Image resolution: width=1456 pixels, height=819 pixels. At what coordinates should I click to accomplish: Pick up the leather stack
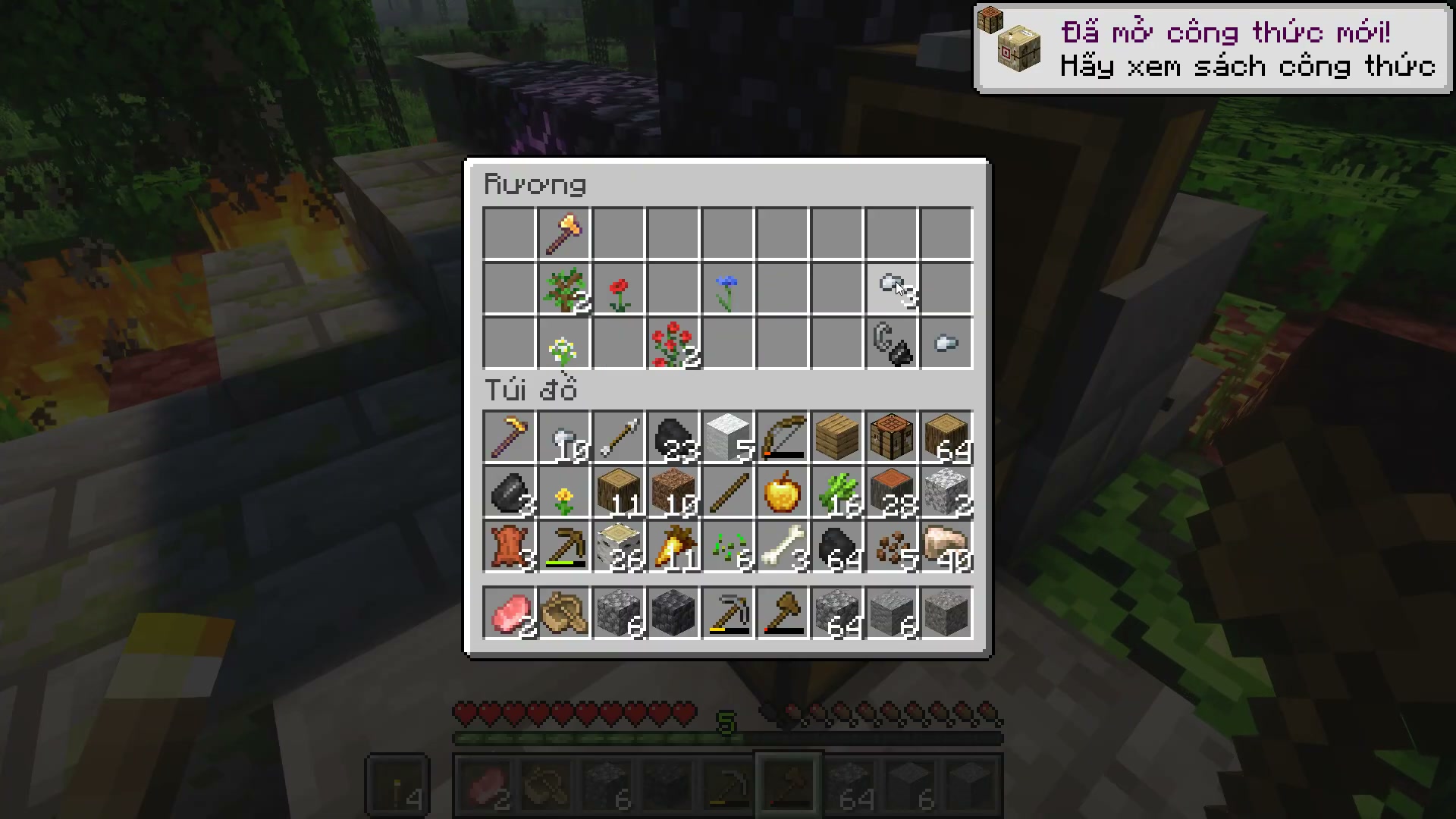pos(510,547)
